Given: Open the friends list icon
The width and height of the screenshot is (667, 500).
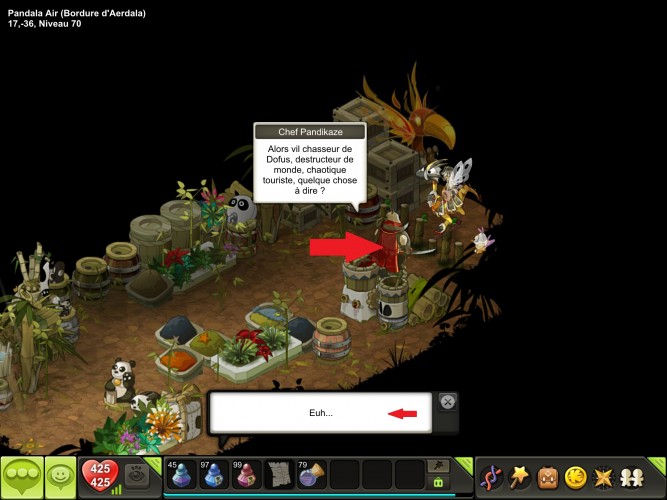Looking at the screenshot, I should (634, 476).
